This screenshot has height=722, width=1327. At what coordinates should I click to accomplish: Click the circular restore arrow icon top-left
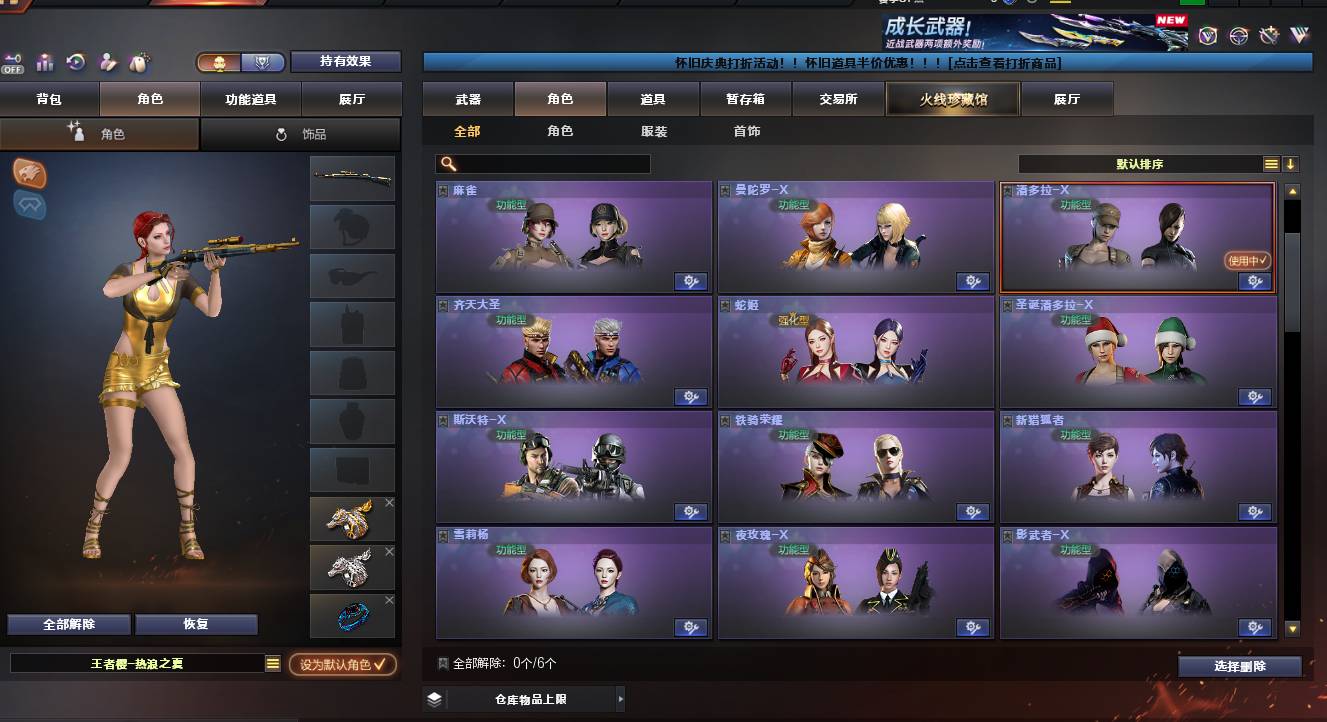tap(74, 61)
